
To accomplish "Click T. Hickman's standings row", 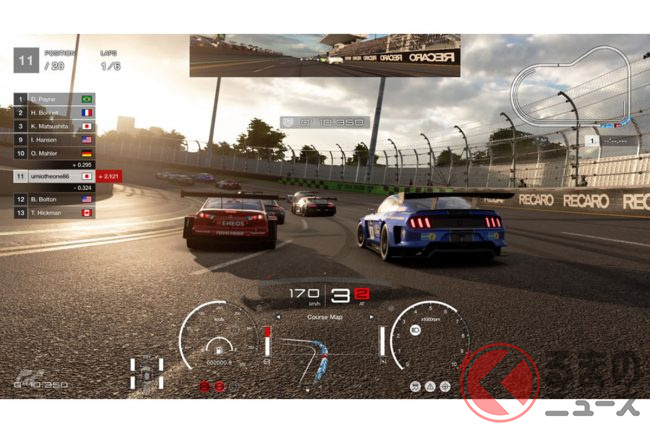I will pyautogui.click(x=52, y=213).
